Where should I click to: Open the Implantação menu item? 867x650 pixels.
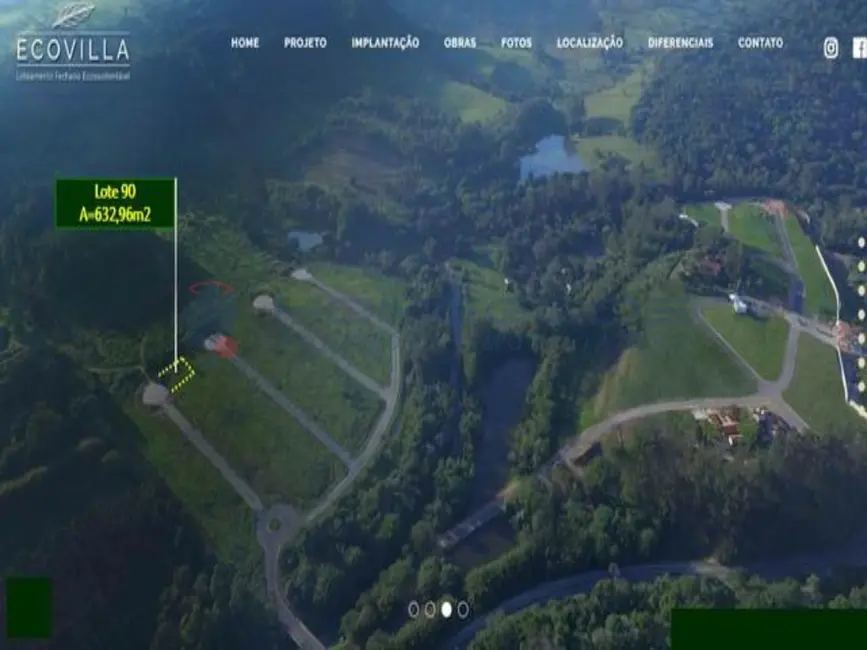385,43
